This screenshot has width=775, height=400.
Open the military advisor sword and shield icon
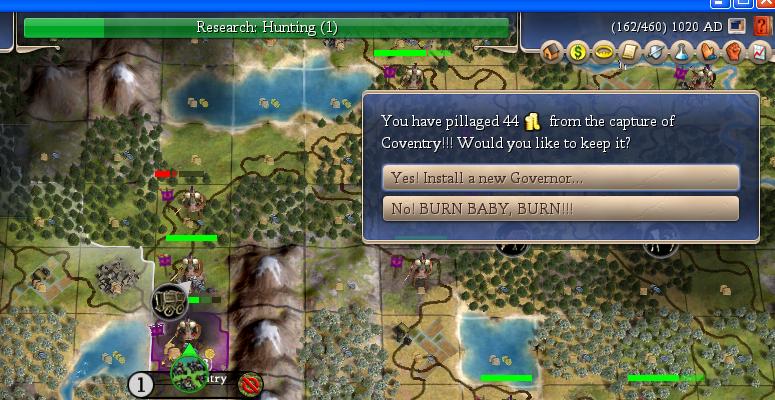655,52
